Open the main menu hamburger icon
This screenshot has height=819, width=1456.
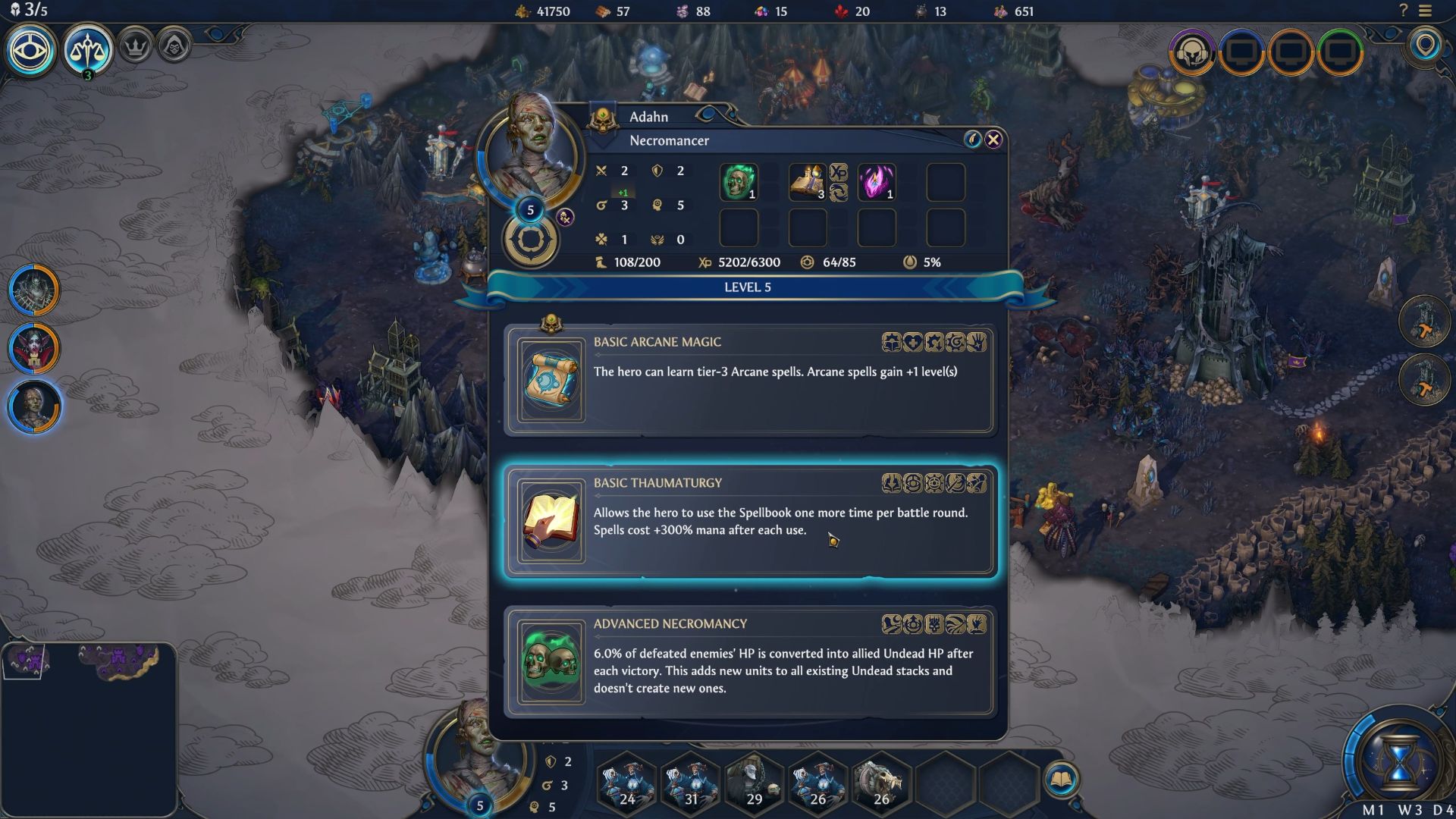tap(1426, 11)
